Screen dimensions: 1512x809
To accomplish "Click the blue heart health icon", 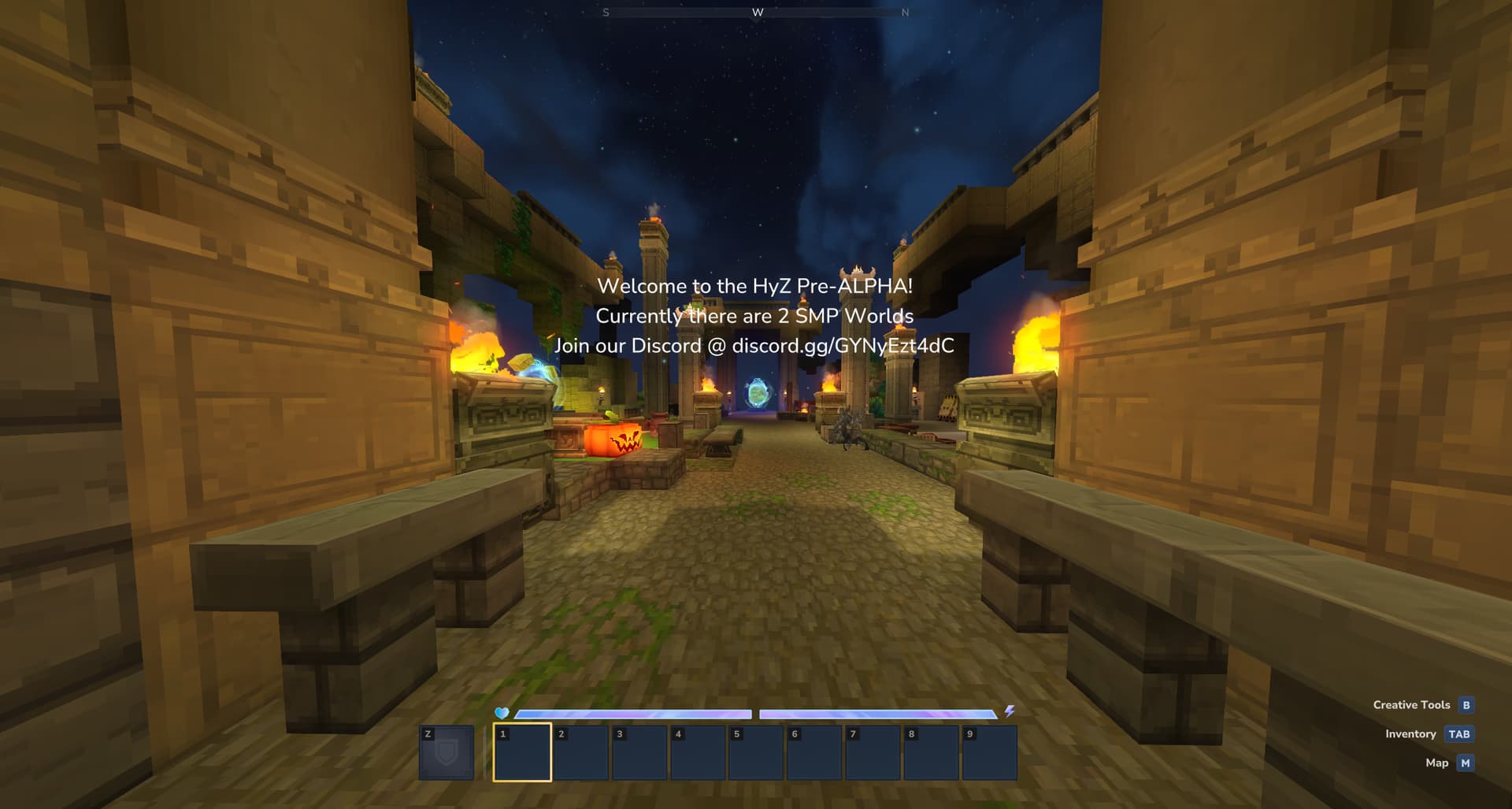I will pyautogui.click(x=501, y=711).
